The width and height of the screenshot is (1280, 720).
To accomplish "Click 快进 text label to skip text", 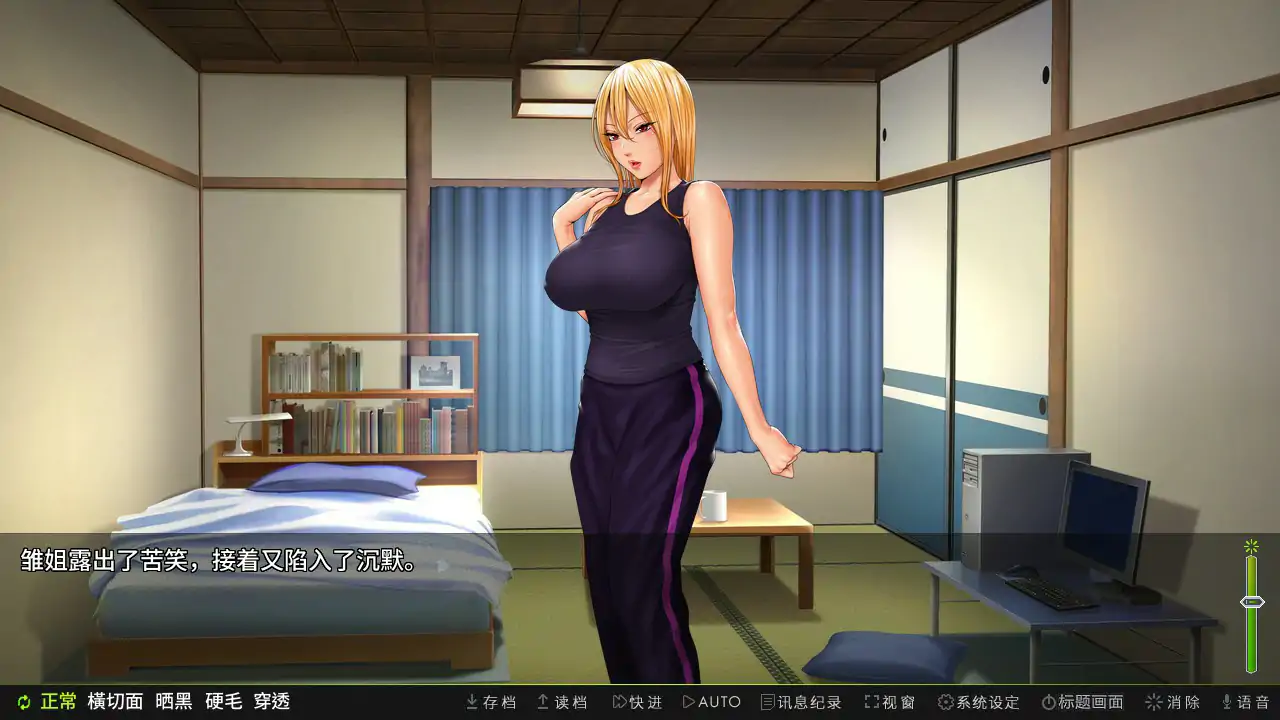I will click(645, 702).
